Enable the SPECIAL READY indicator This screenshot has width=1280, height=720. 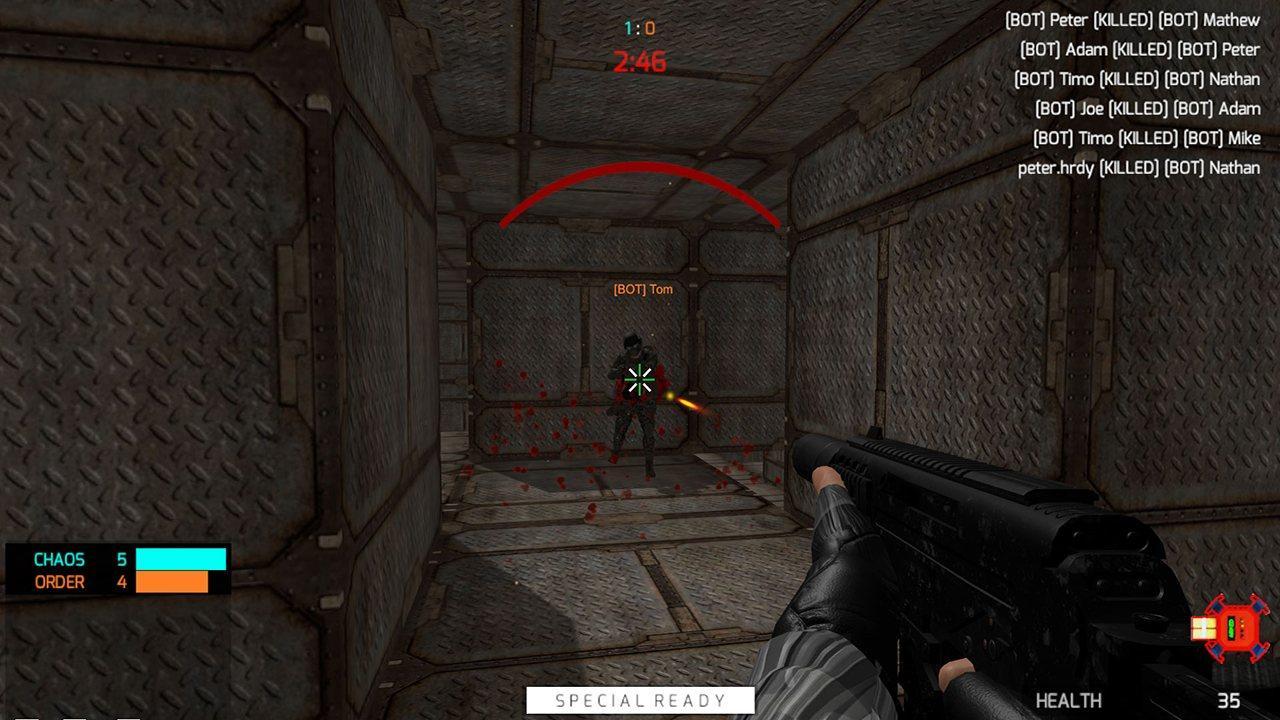point(639,701)
